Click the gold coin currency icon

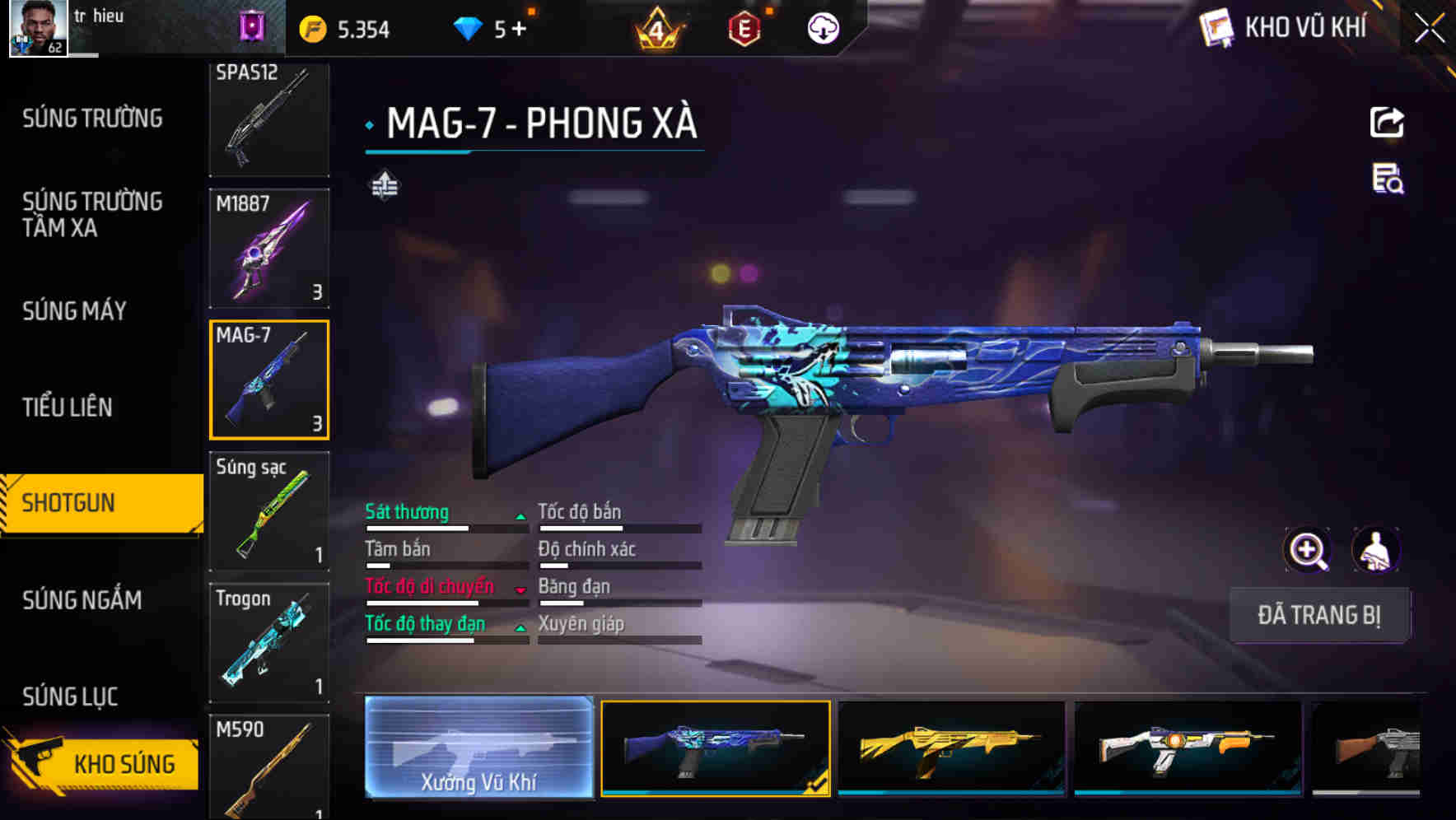point(310,29)
